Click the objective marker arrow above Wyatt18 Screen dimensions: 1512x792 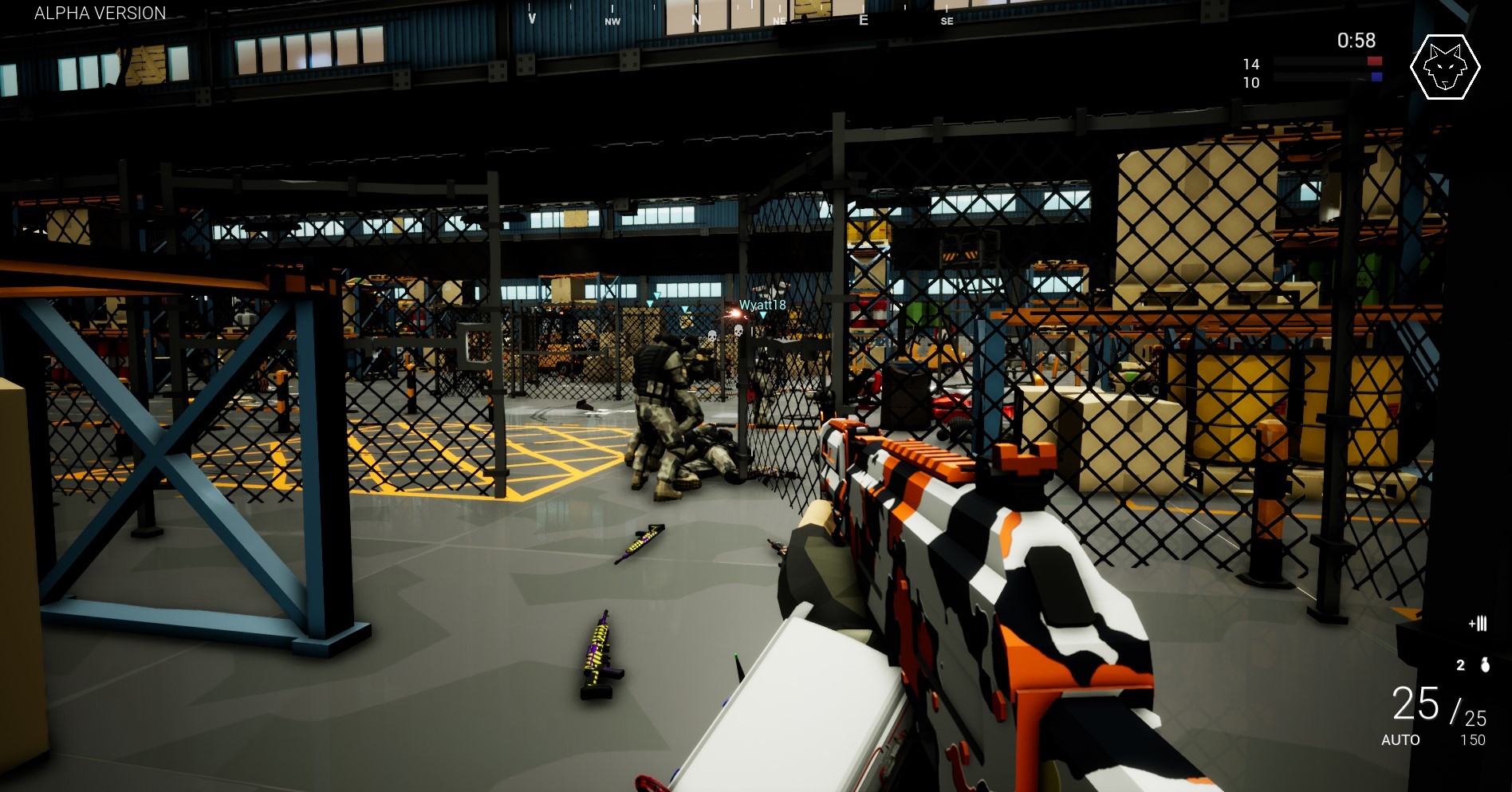763,315
